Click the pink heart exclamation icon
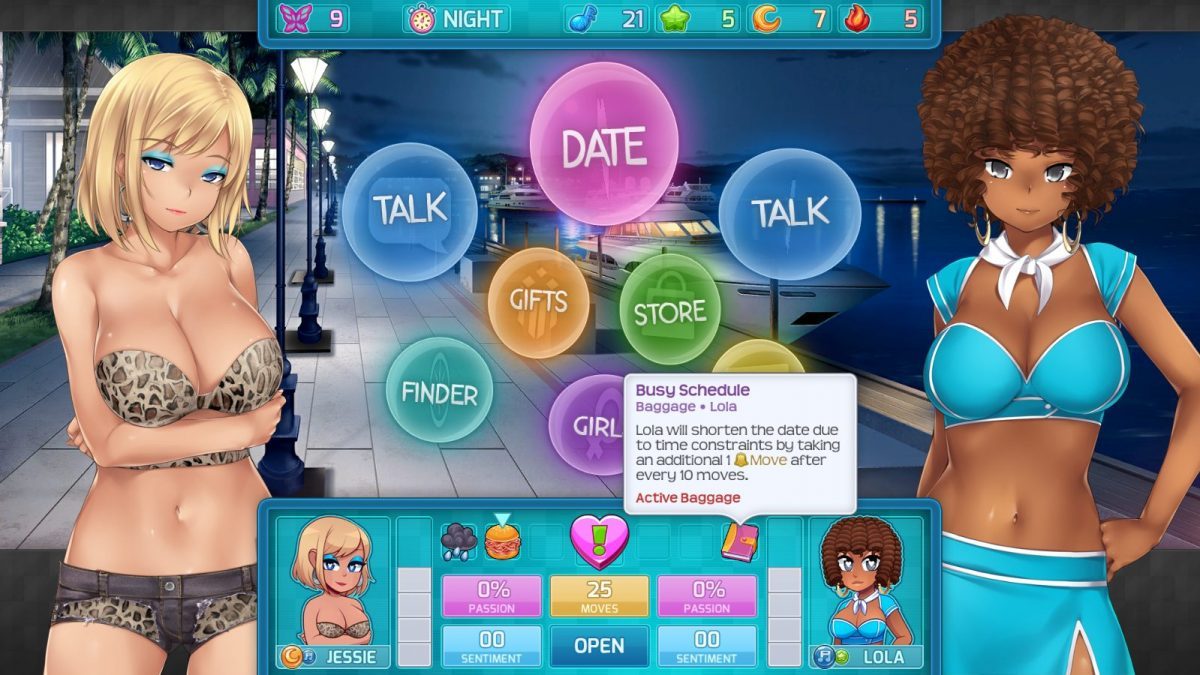 (x=599, y=538)
